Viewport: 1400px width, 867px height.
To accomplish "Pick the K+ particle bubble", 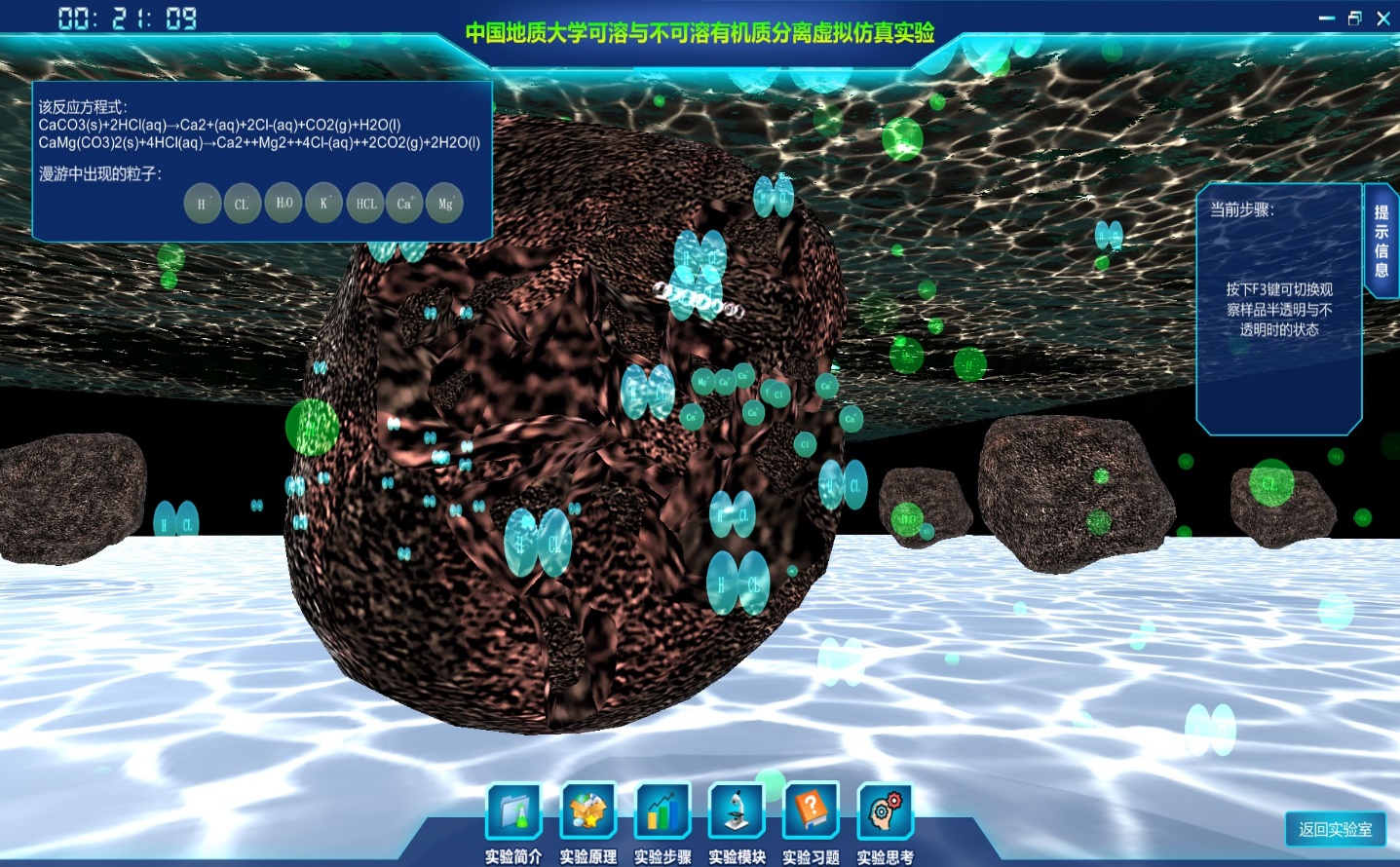I will coord(324,203).
